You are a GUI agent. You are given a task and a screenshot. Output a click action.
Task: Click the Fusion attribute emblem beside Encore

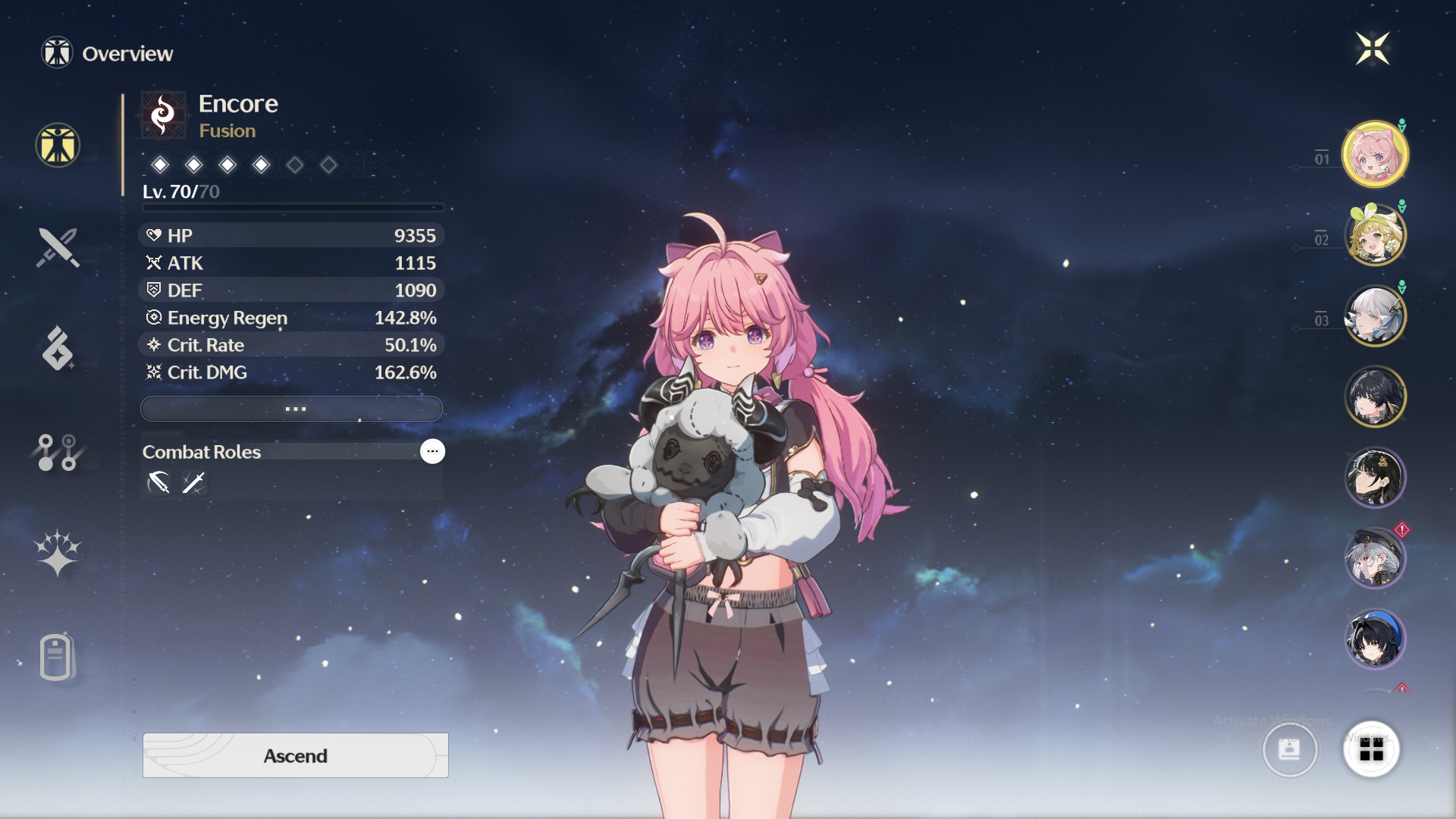tap(162, 114)
